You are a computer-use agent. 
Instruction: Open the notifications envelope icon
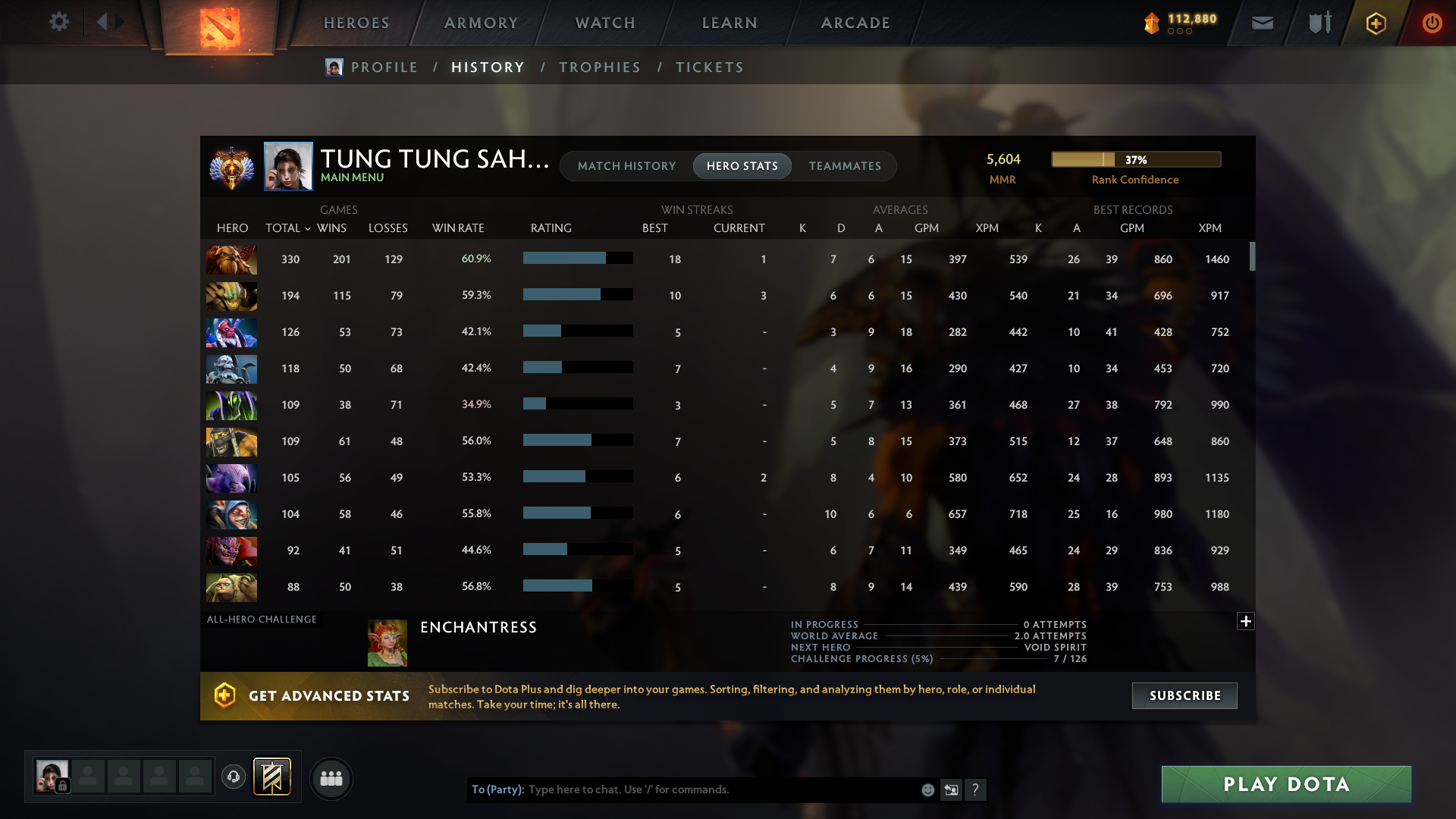1262,23
